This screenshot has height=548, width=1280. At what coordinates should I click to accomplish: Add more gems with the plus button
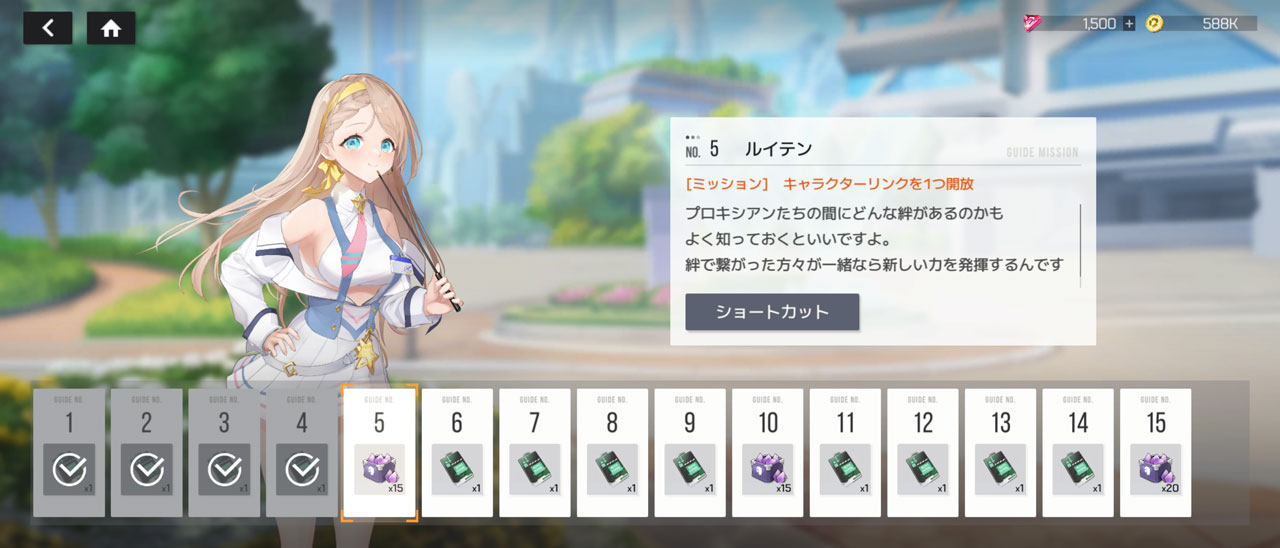pos(1129,23)
